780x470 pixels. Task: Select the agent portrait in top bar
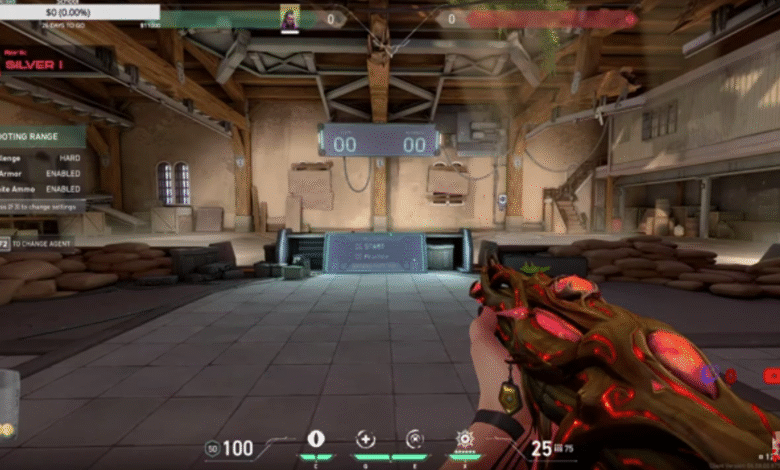[289, 18]
